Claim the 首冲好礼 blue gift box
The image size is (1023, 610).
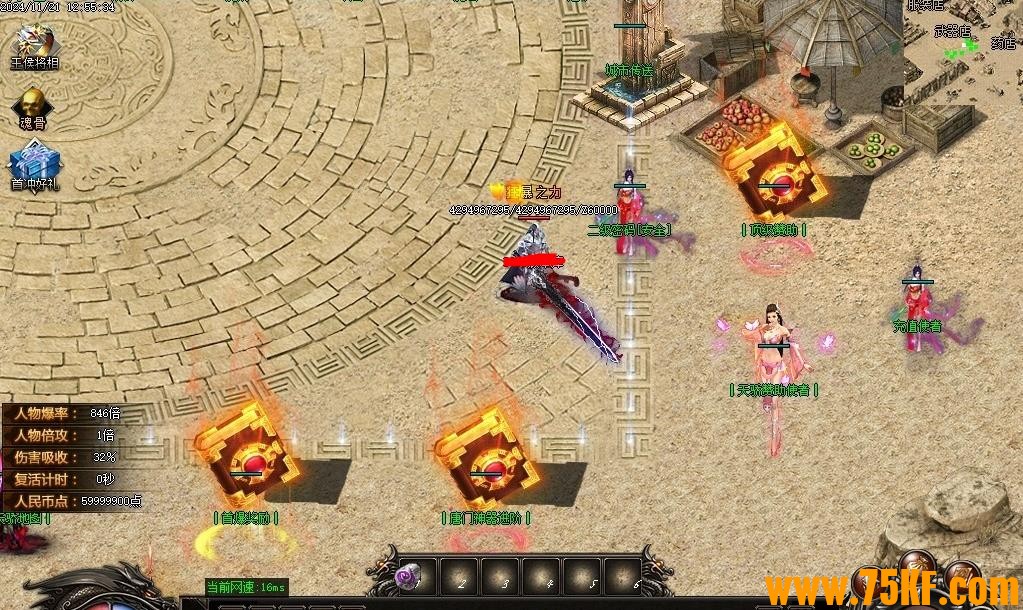tap(32, 164)
